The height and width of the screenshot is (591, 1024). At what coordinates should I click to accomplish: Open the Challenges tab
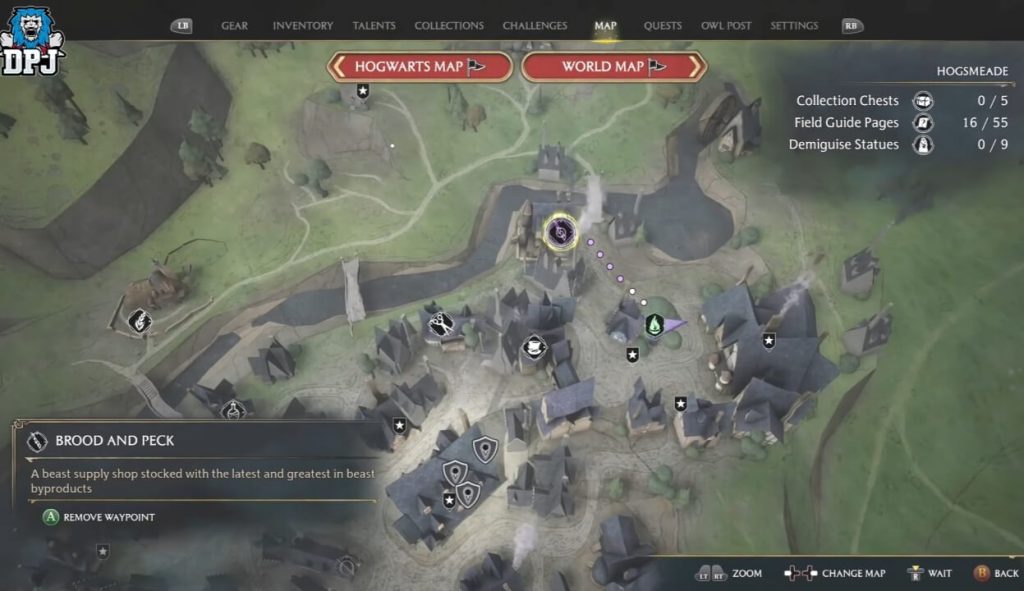(535, 26)
